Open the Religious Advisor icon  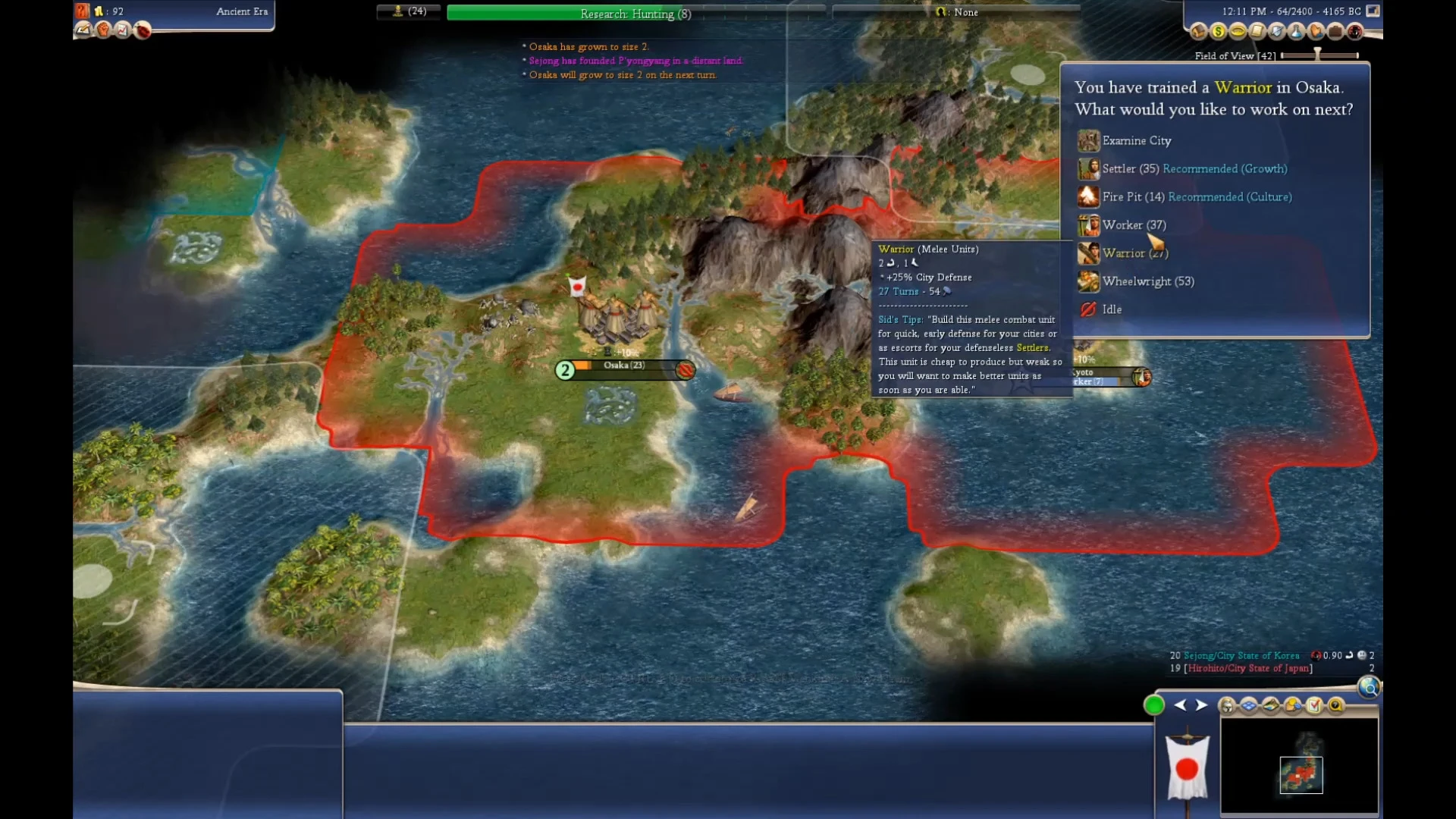coord(1316,32)
